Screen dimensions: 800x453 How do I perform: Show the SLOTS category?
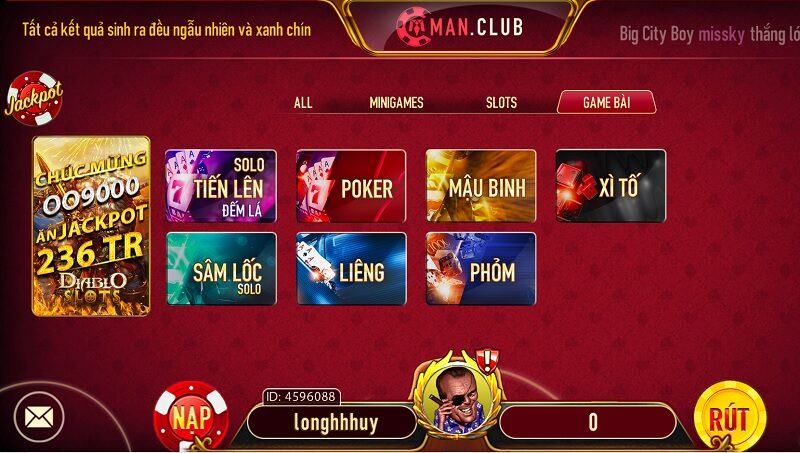click(501, 102)
